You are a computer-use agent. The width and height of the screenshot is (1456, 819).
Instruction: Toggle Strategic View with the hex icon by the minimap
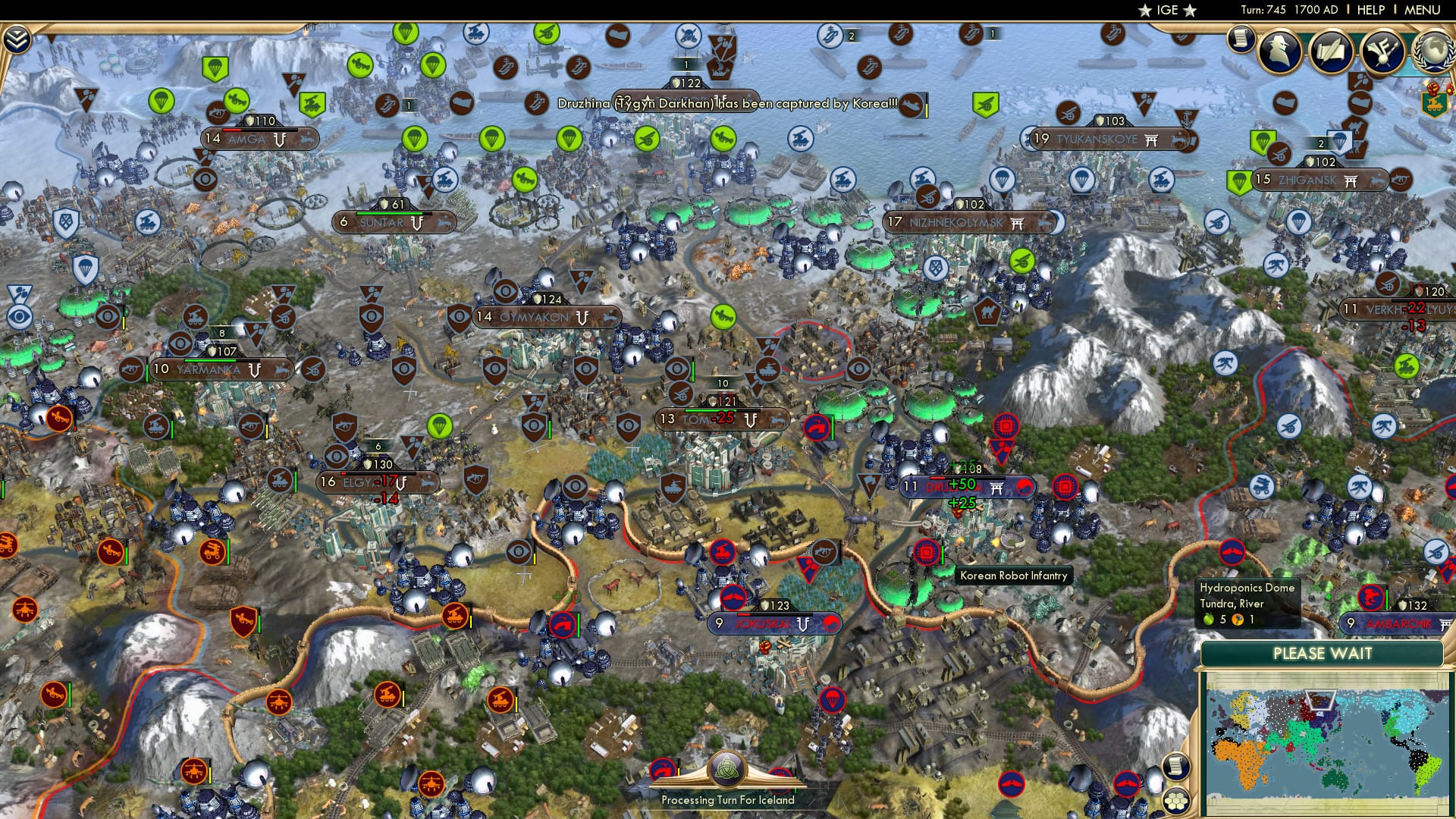(1175, 801)
